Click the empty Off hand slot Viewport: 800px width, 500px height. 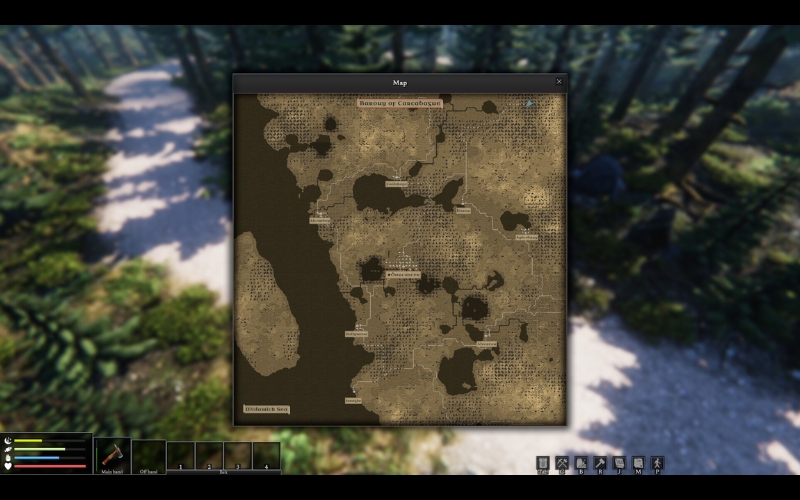[x=148, y=455]
